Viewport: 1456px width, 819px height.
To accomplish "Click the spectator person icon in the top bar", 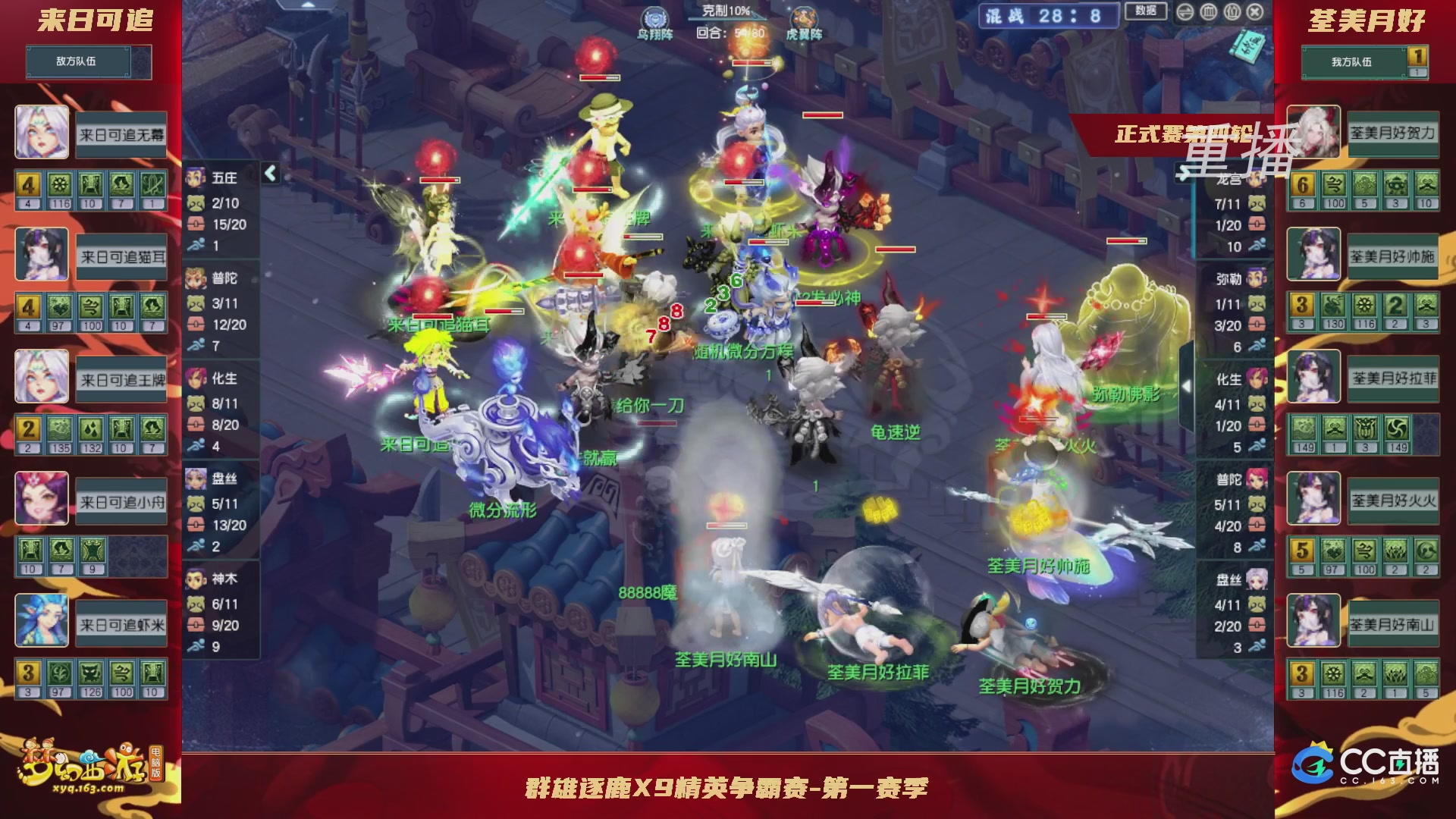I will click(1231, 12).
